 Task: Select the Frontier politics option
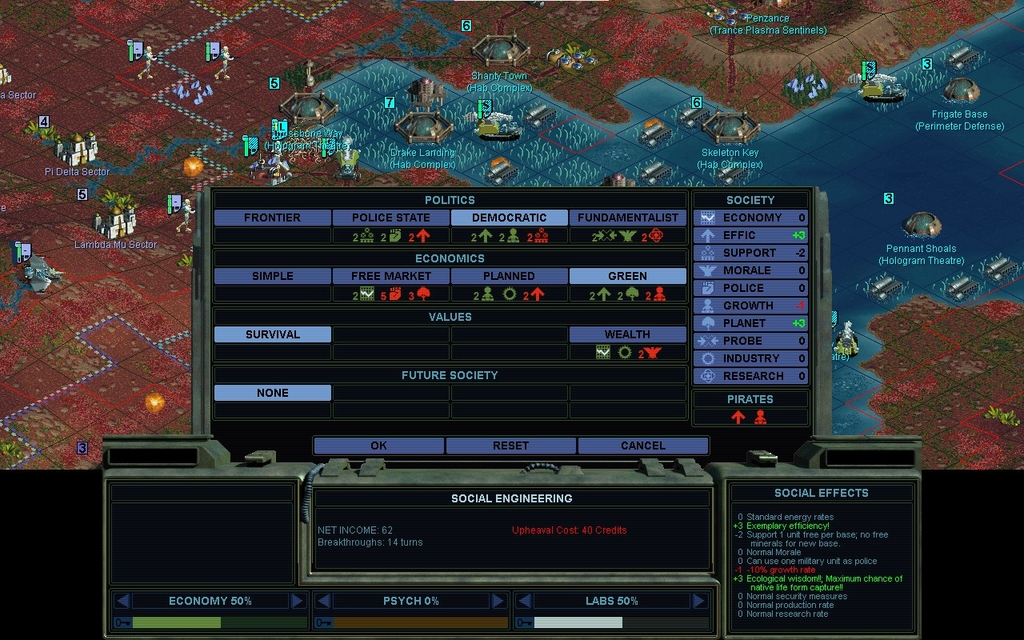pos(272,217)
